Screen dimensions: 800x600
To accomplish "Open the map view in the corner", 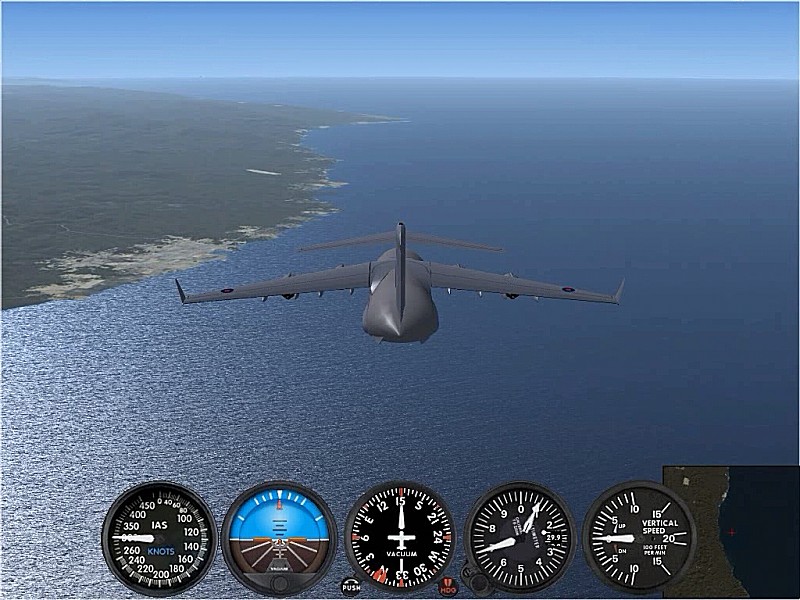I will pos(731,531).
